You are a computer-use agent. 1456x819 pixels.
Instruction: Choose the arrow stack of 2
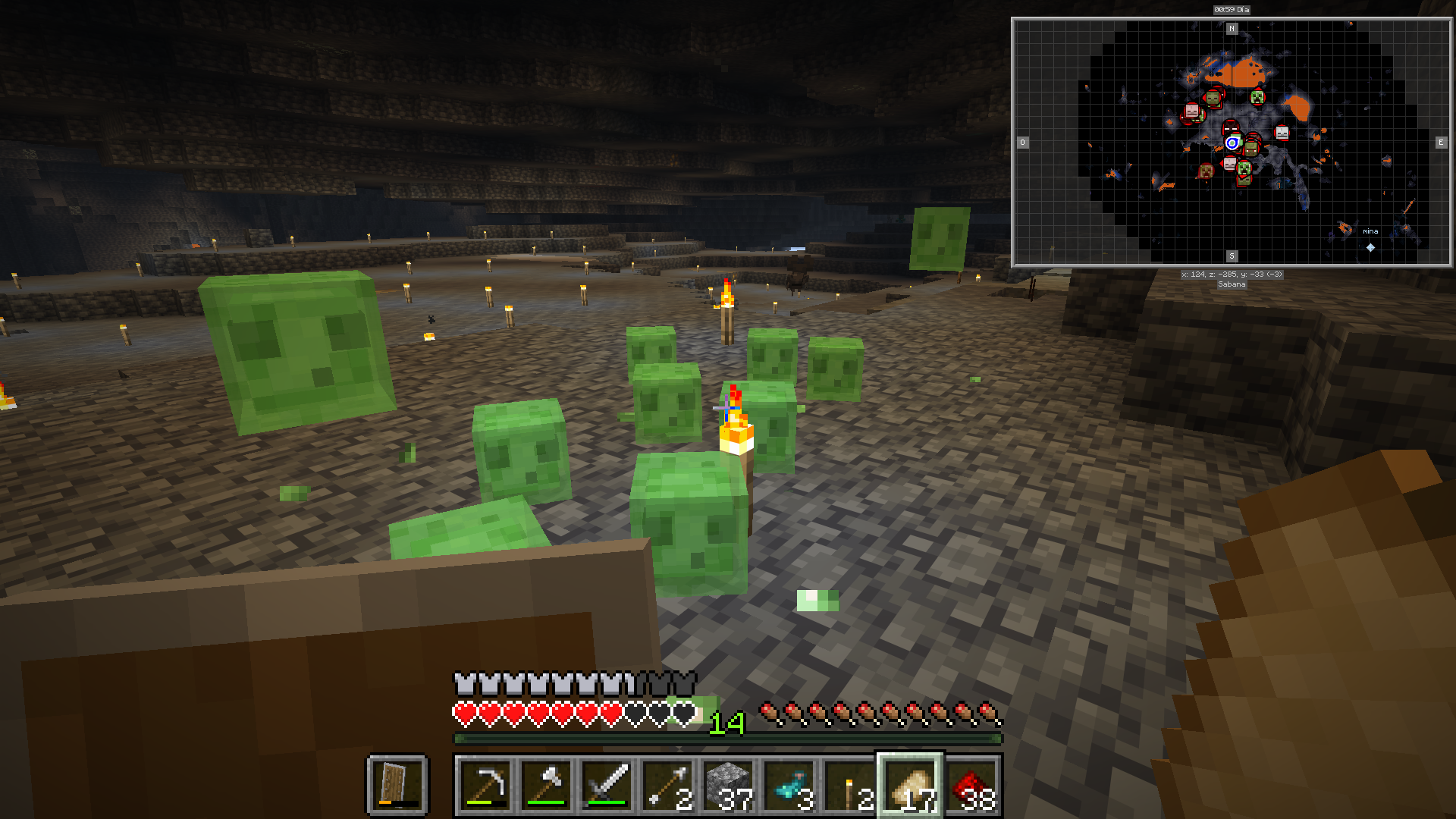click(x=667, y=786)
